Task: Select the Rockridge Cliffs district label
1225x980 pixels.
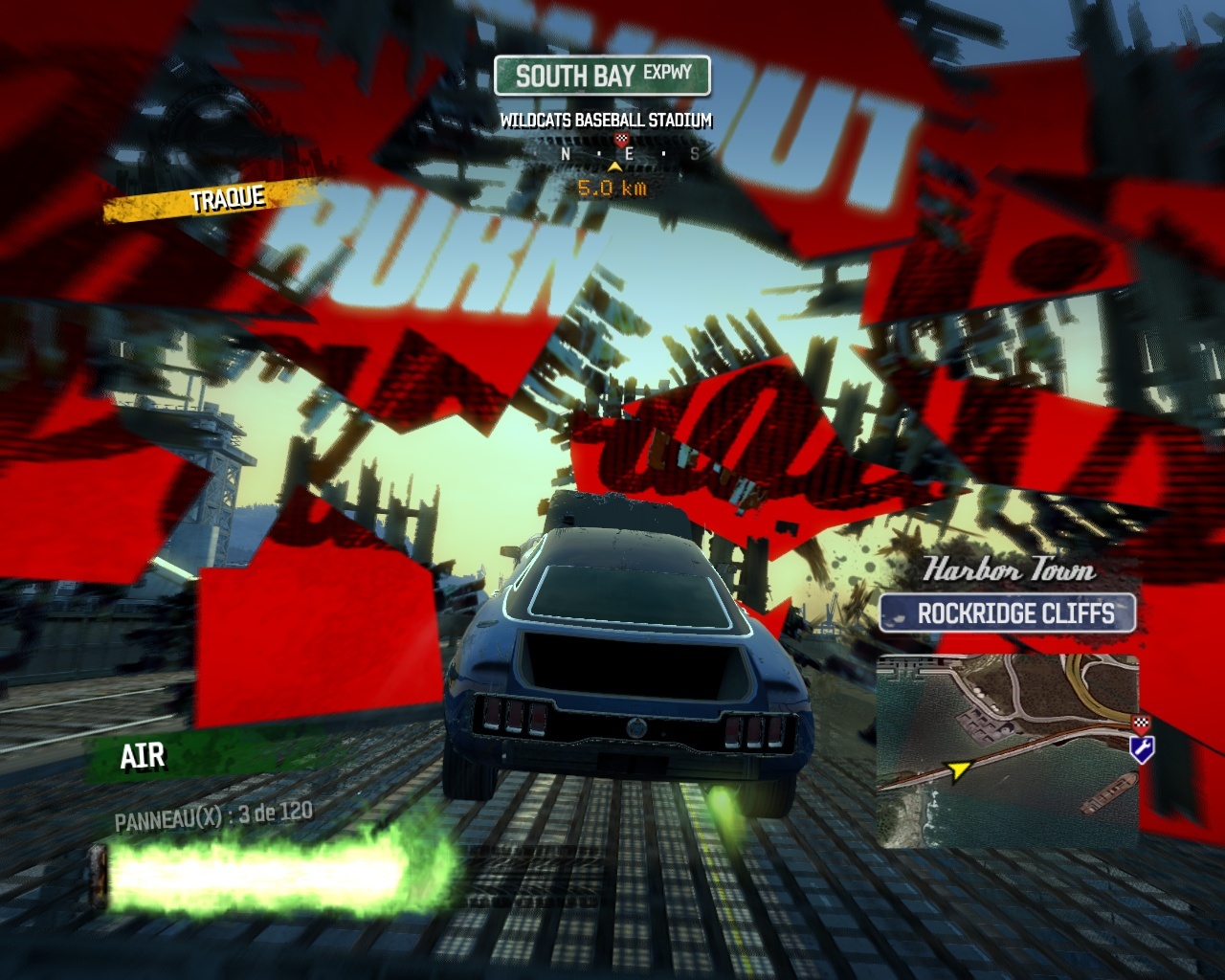Action: (1008, 613)
